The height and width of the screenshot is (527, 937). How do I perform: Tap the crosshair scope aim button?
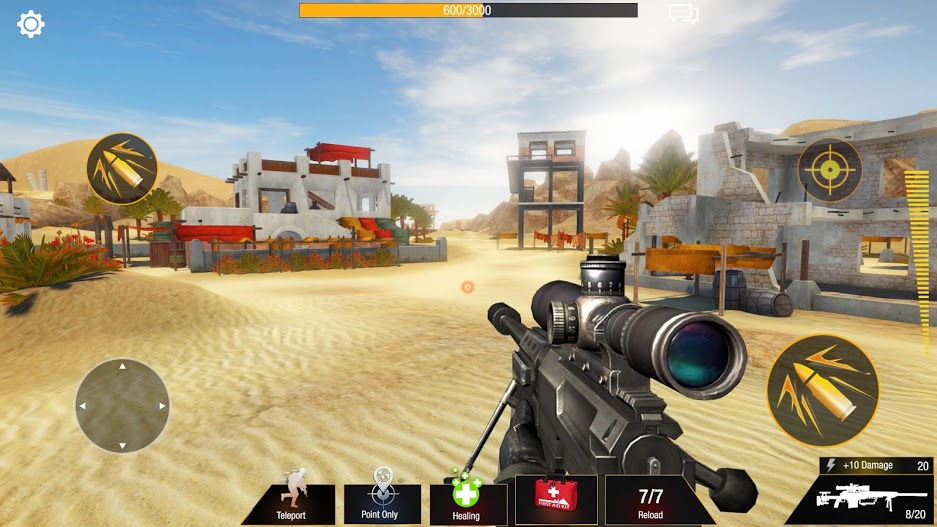(x=829, y=170)
